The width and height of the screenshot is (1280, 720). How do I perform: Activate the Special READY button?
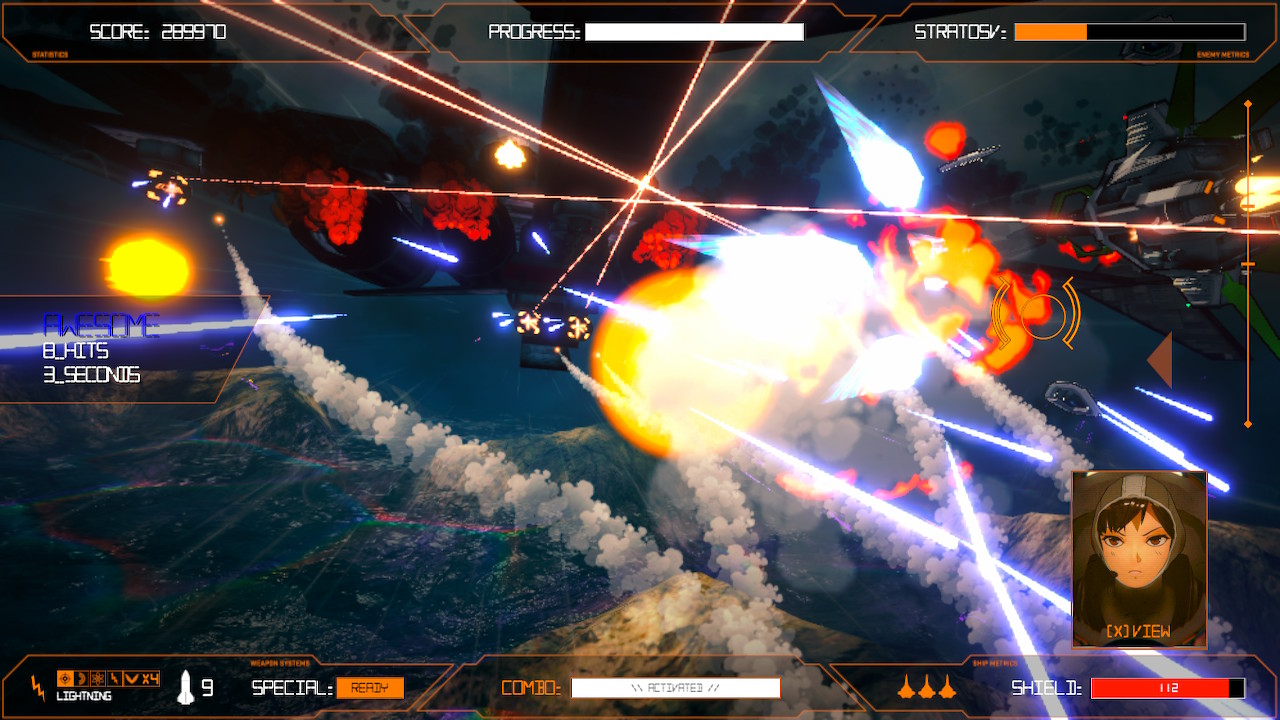370,688
